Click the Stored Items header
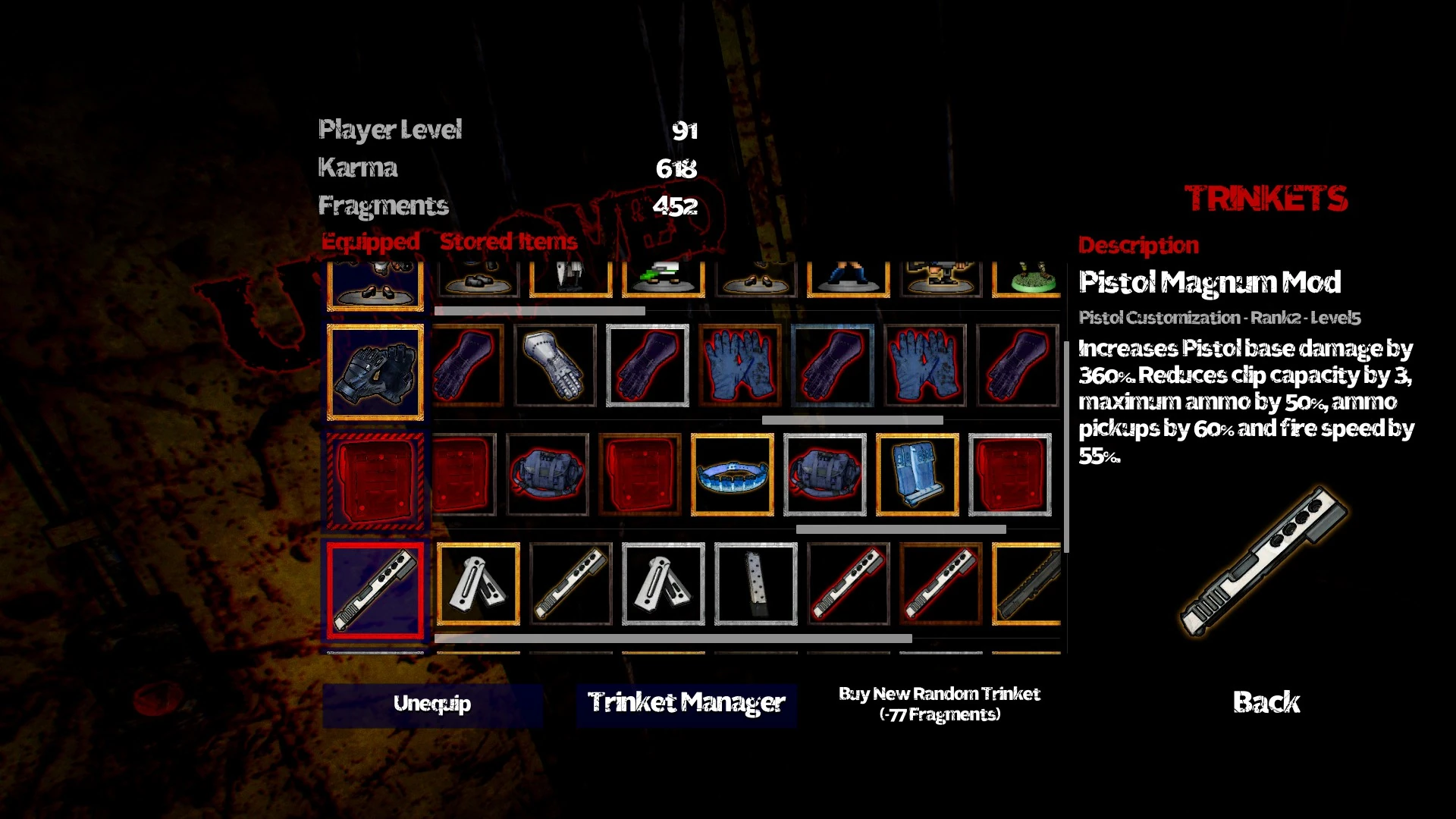The image size is (1456, 819). coord(509,242)
